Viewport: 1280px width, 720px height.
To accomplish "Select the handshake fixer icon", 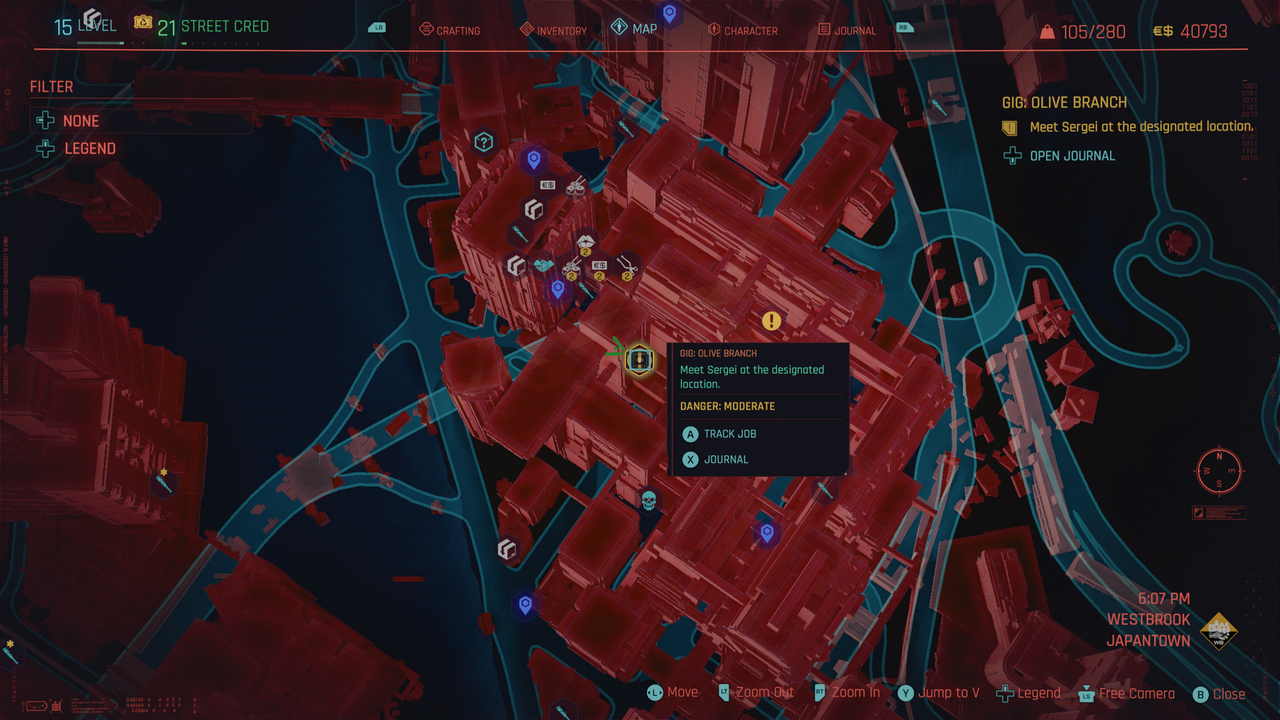I will (x=542, y=264).
